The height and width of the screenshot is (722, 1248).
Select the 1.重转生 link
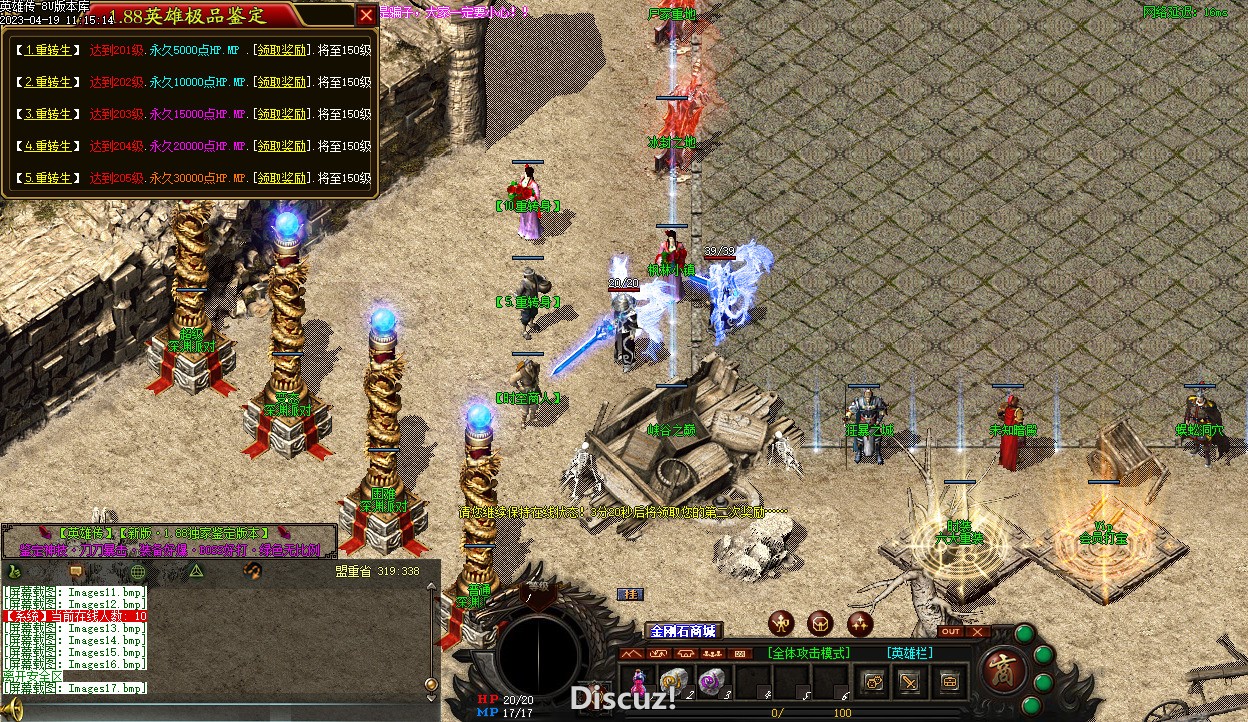pyautogui.click(x=47, y=50)
